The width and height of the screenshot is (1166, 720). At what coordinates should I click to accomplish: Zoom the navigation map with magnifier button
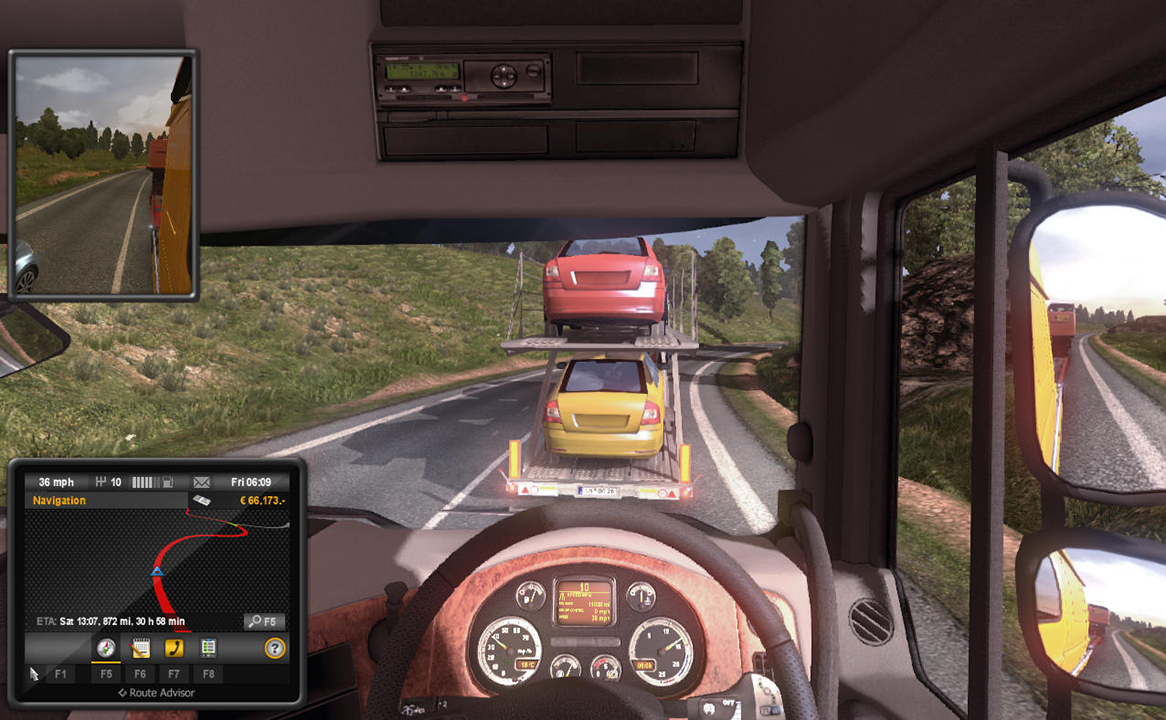coord(264,622)
